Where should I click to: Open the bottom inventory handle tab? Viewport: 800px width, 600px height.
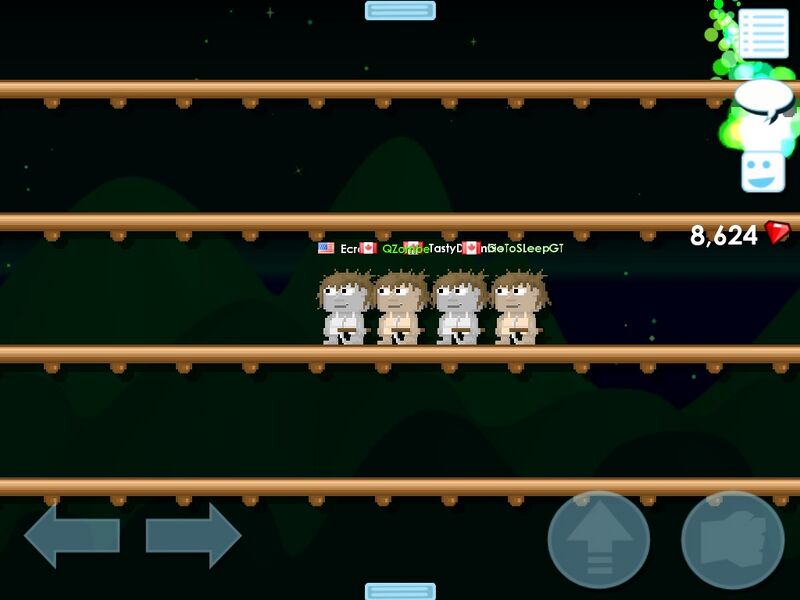click(400, 591)
